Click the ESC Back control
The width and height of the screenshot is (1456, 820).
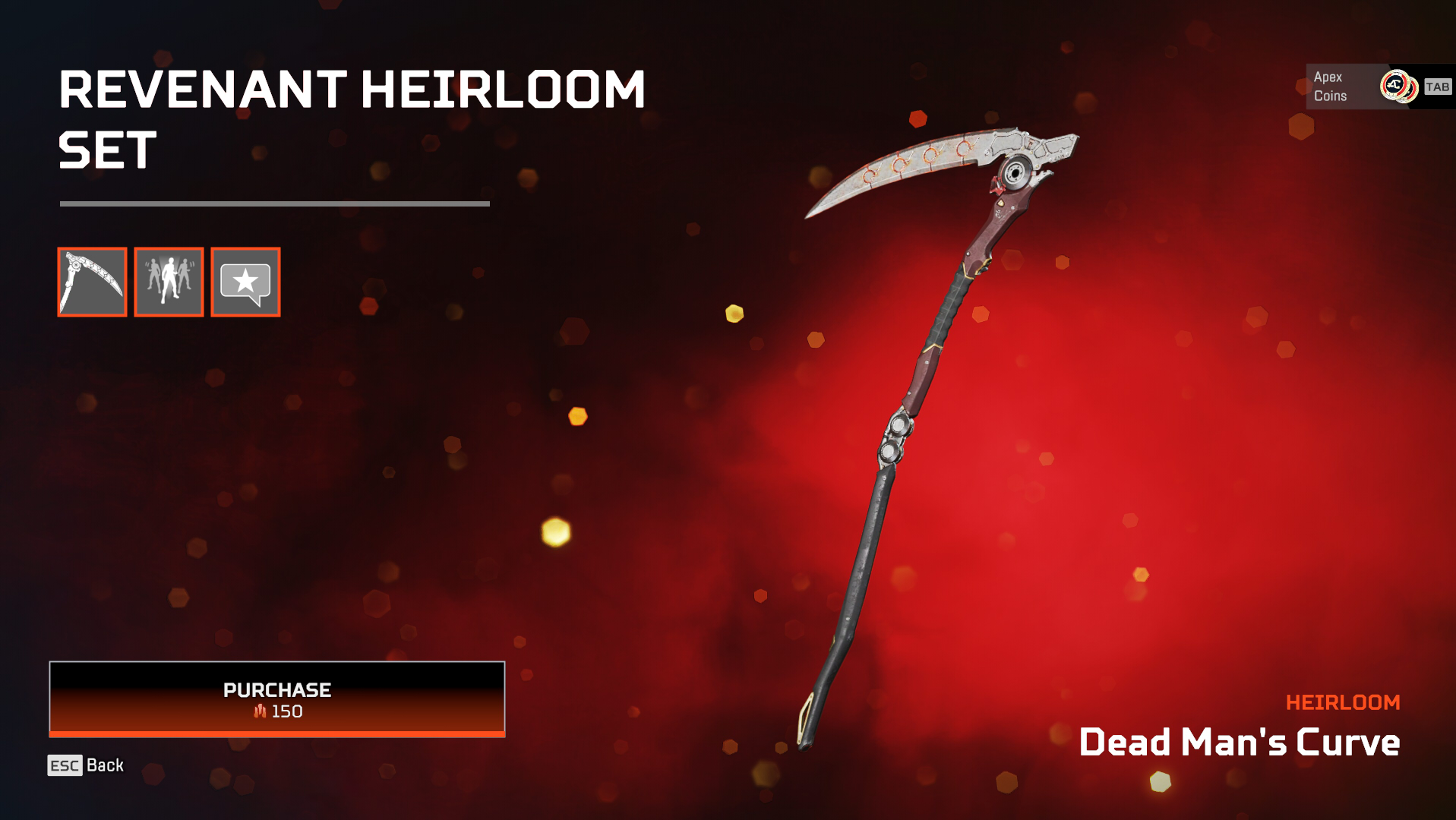click(x=84, y=765)
